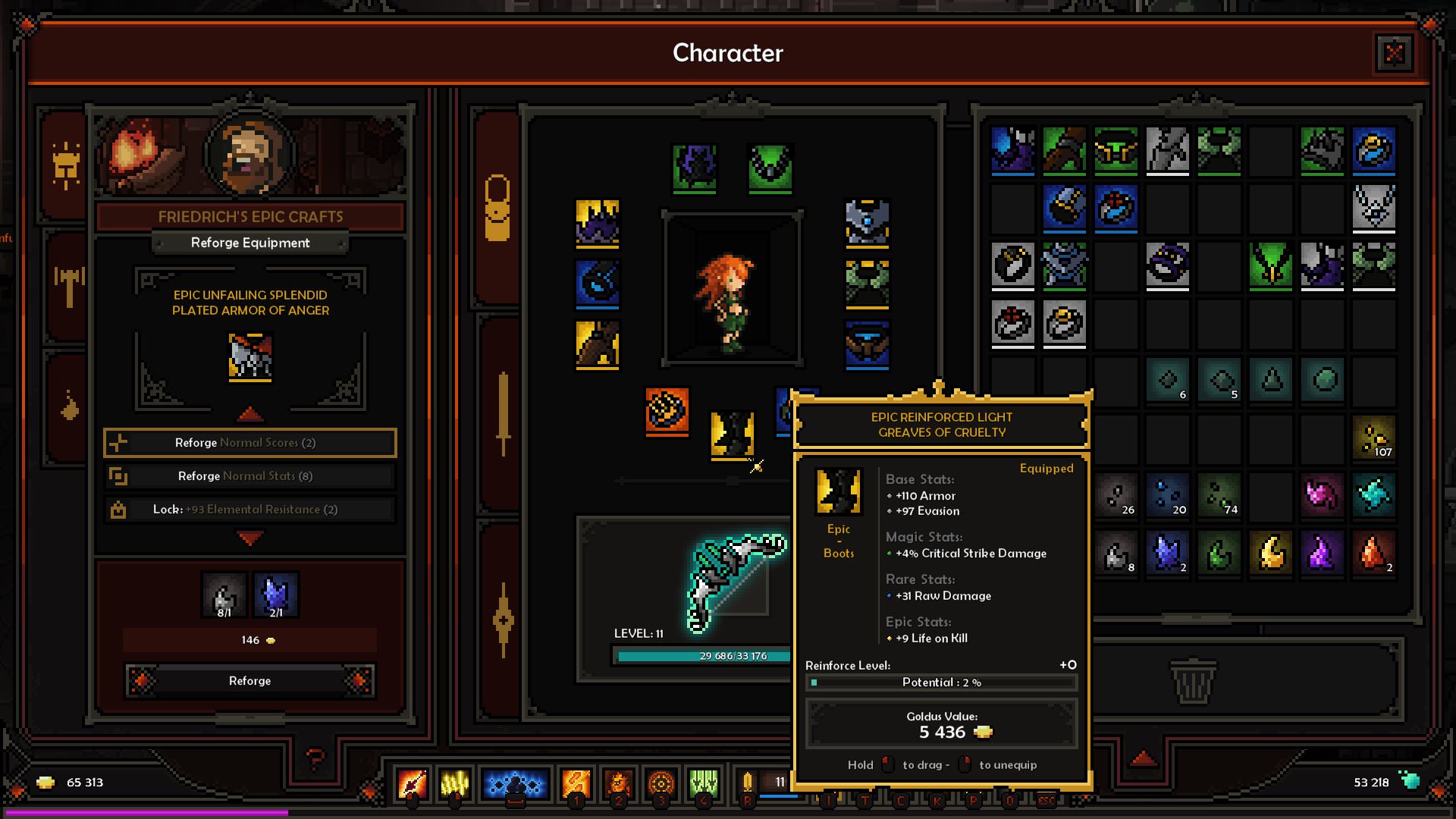The height and width of the screenshot is (819, 1456).
Task: Select the green cloak in inventory
Action: pyautogui.click(x=1270, y=265)
